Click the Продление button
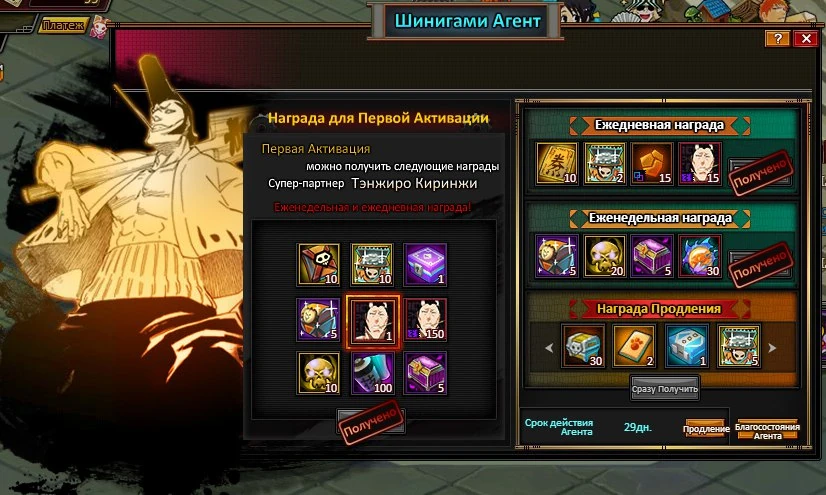826x495 pixels. 705,428
